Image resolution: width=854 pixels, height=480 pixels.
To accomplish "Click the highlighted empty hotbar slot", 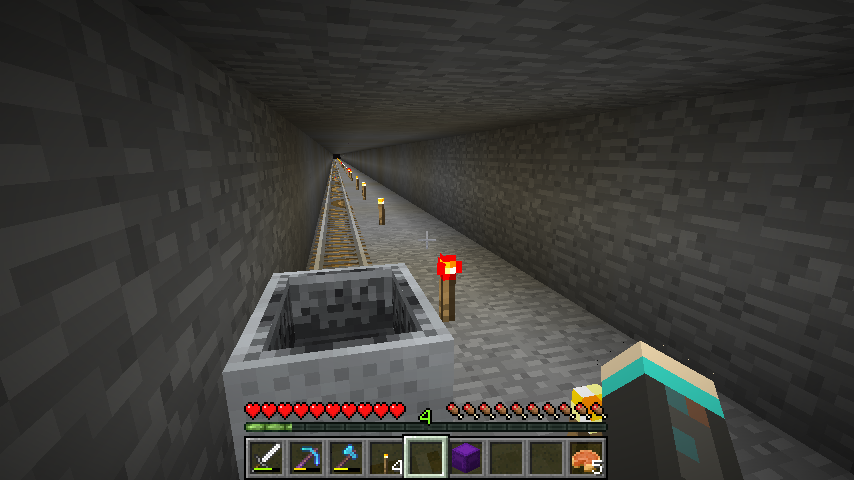I will click(x=426, y=459).
